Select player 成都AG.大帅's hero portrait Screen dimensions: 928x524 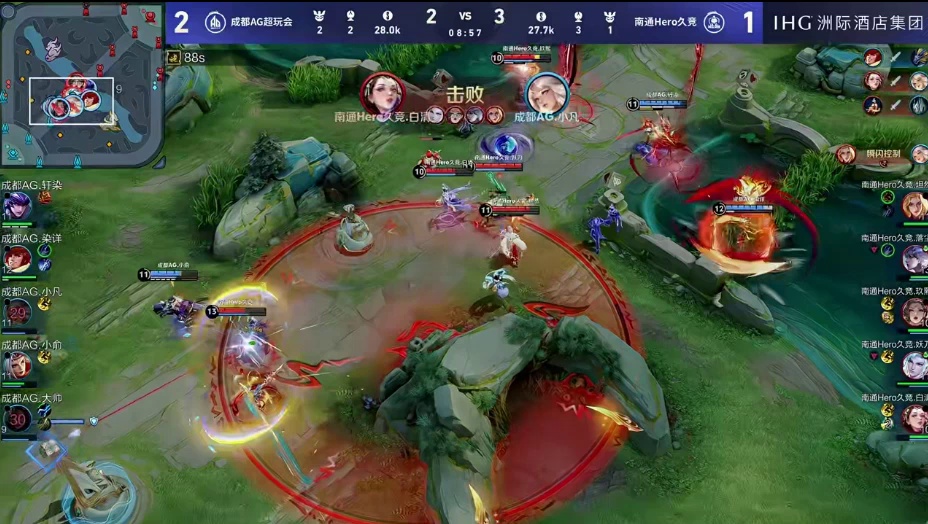click(17, 418)
